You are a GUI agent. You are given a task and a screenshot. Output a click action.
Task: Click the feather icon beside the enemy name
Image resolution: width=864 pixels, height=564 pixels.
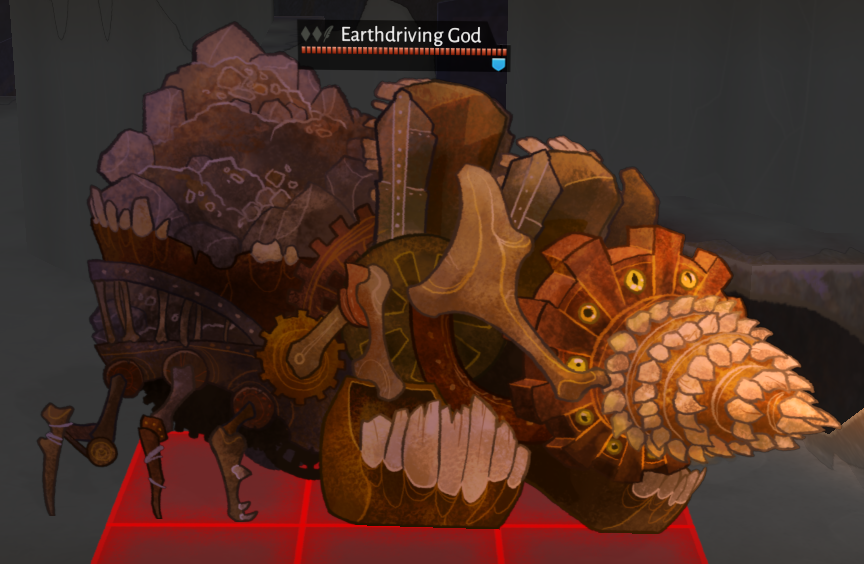[x=328, y=35]
